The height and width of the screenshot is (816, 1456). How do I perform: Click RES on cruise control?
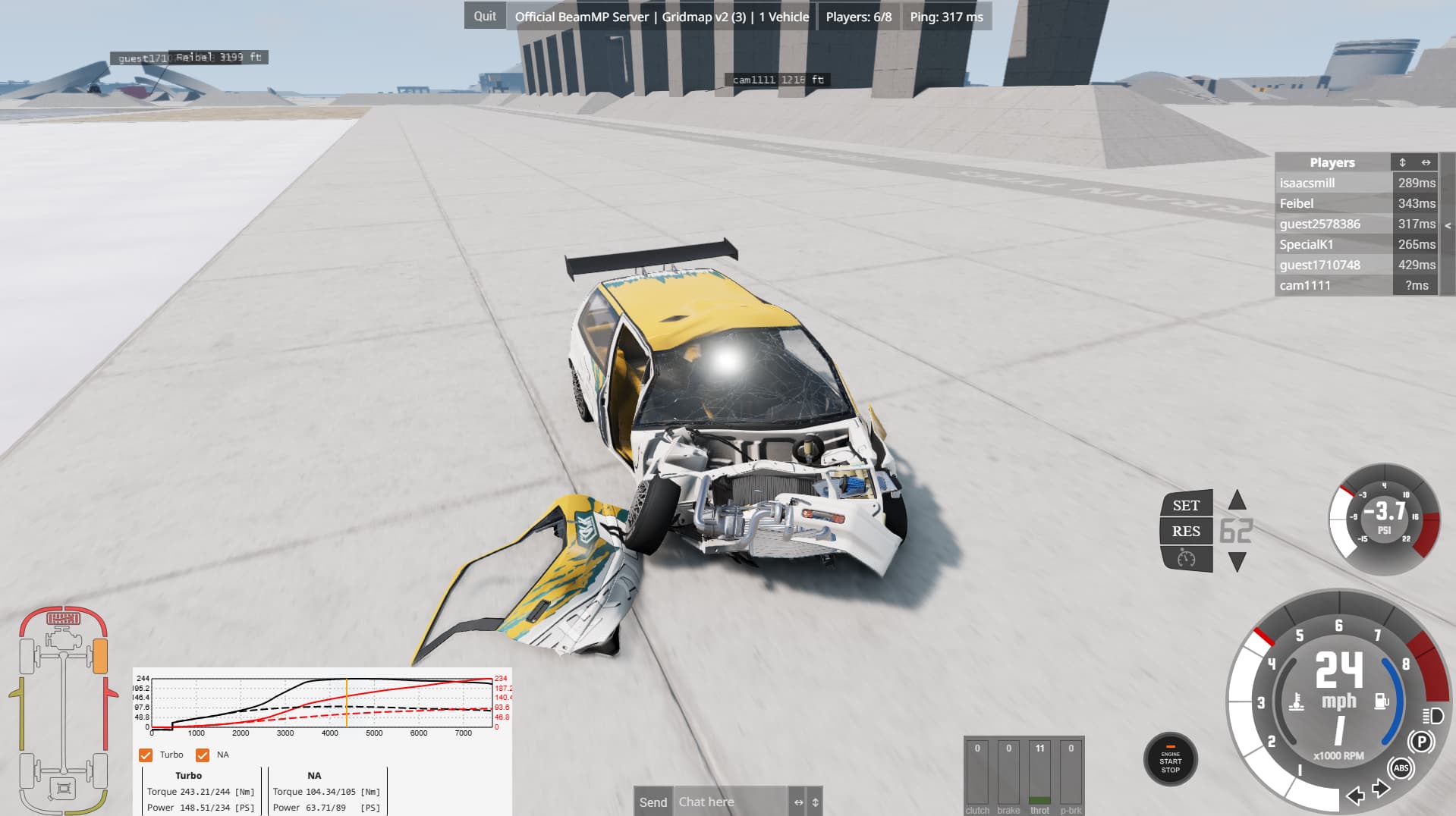pos(1186,531)
